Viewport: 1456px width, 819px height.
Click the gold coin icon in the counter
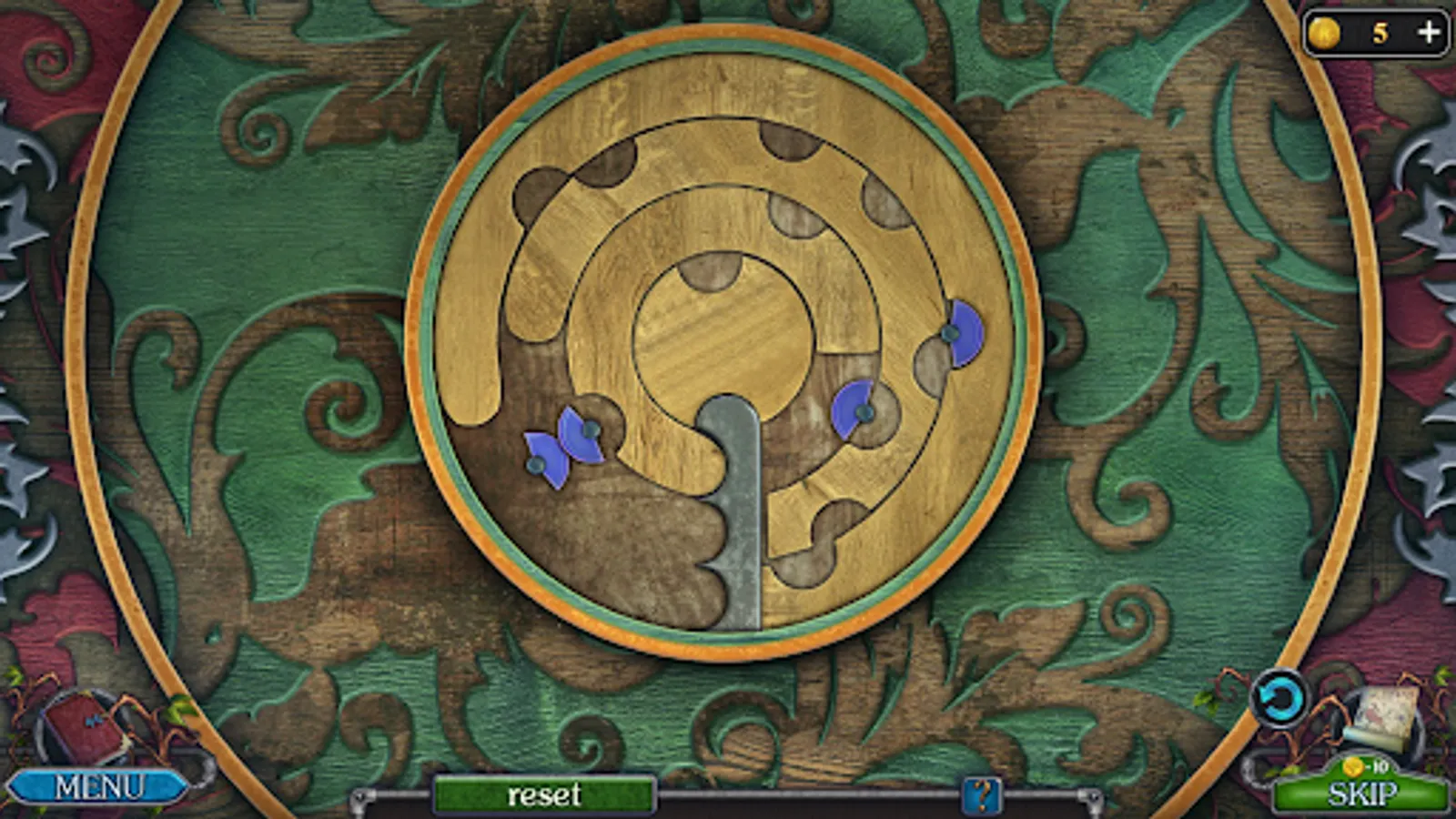point(1323,31)
